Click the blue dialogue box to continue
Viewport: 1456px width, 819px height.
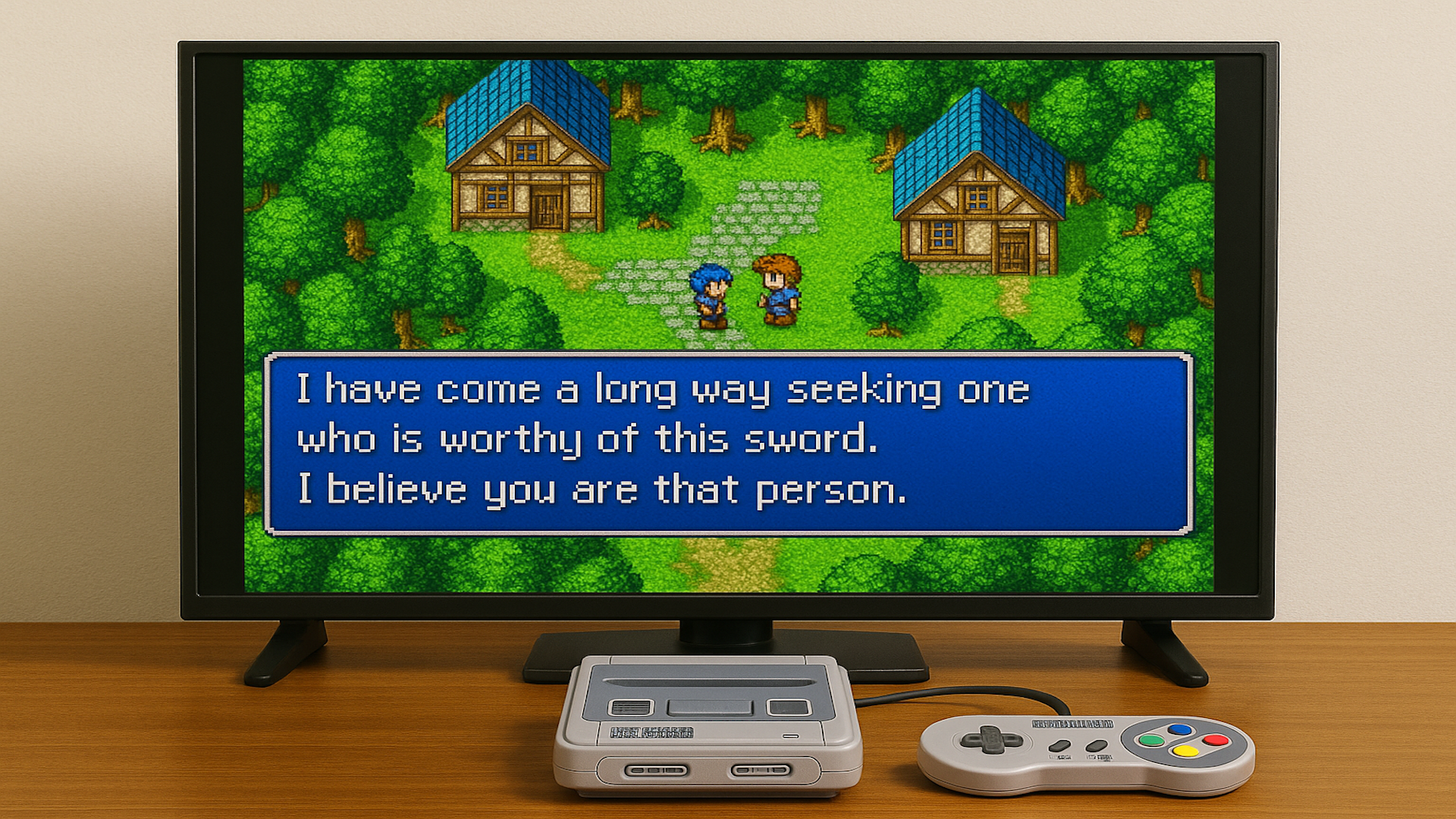click(x=728, y=444)
